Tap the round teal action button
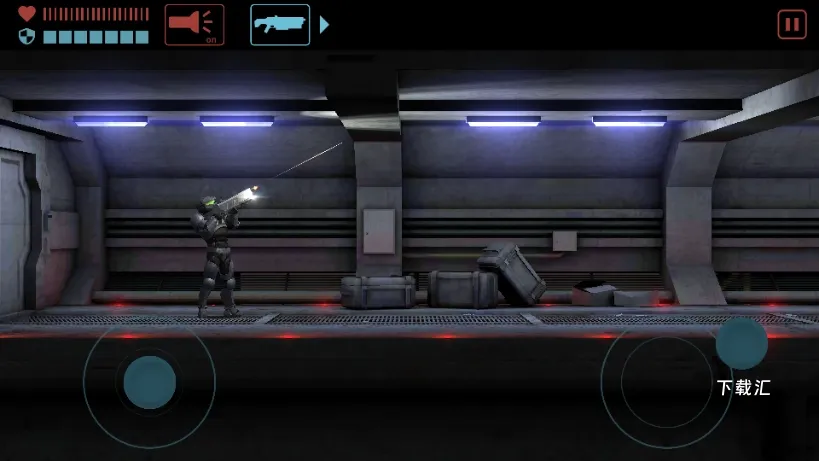The image size is (819, 461). pos(741,343)
